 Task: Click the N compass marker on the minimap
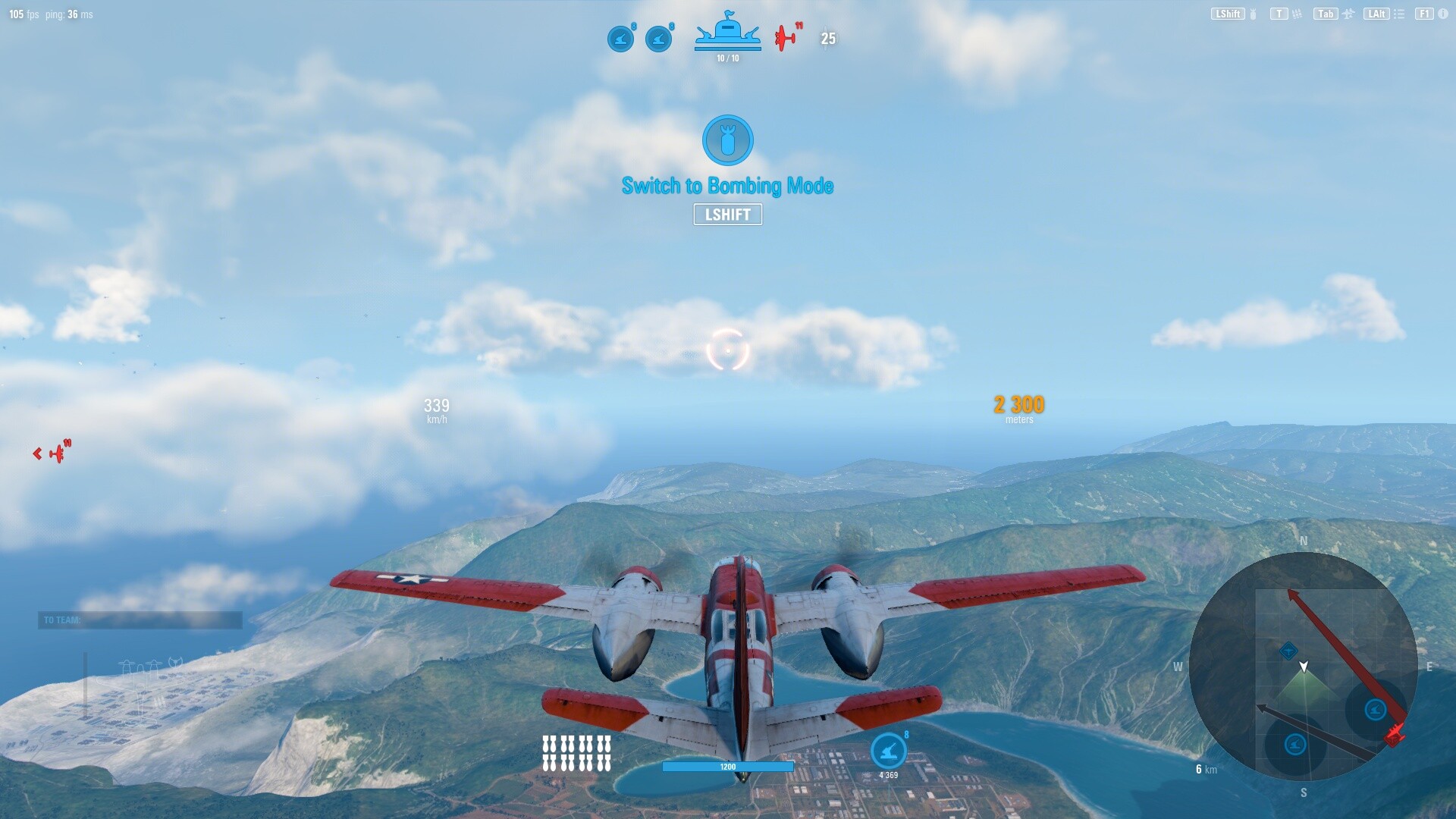[1302, 541]
